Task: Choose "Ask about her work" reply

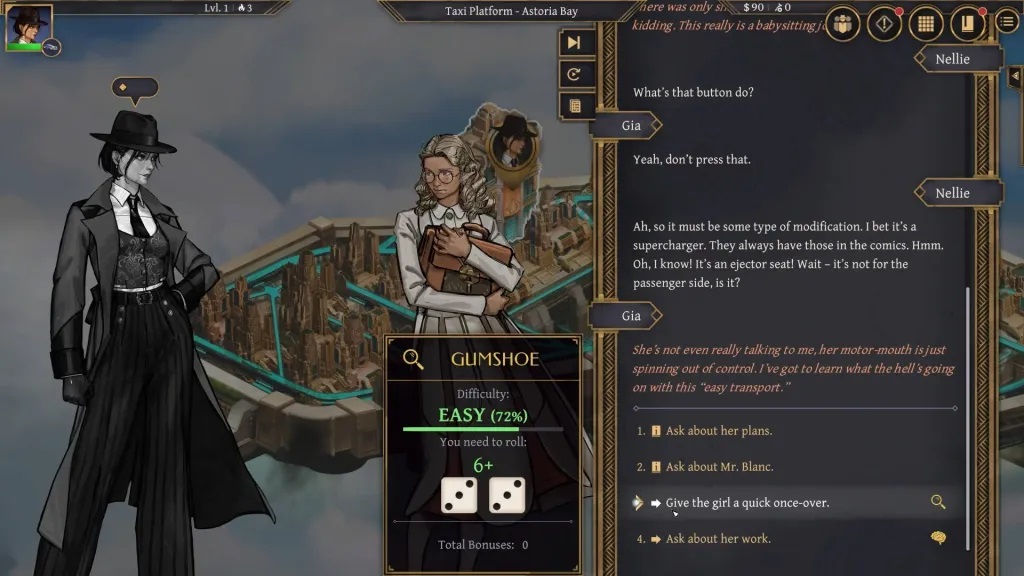Action: 718,539
